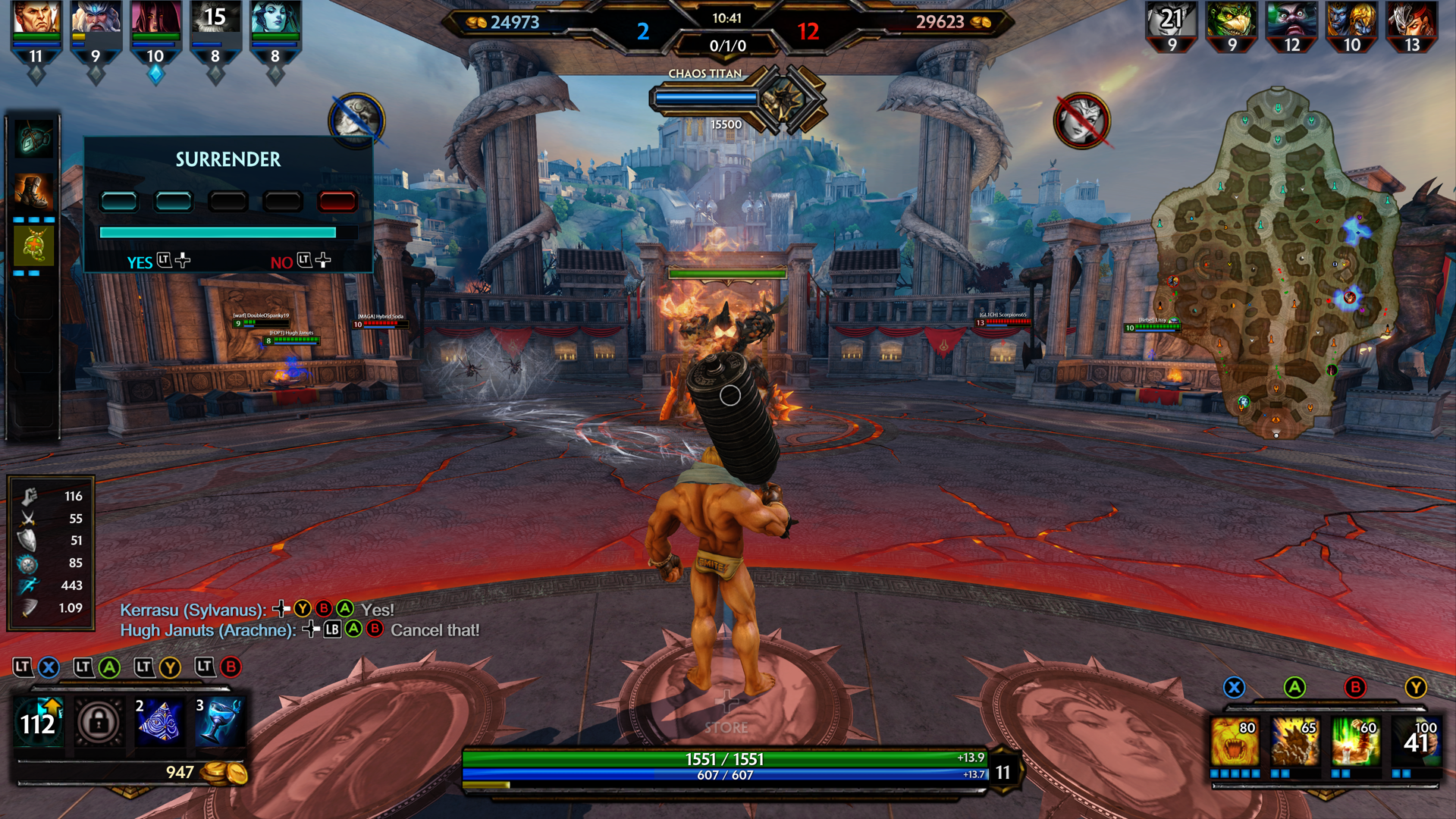Click the Warrior Tabi boots in the inventory column

pyautogui.click(x=33, y=190)
